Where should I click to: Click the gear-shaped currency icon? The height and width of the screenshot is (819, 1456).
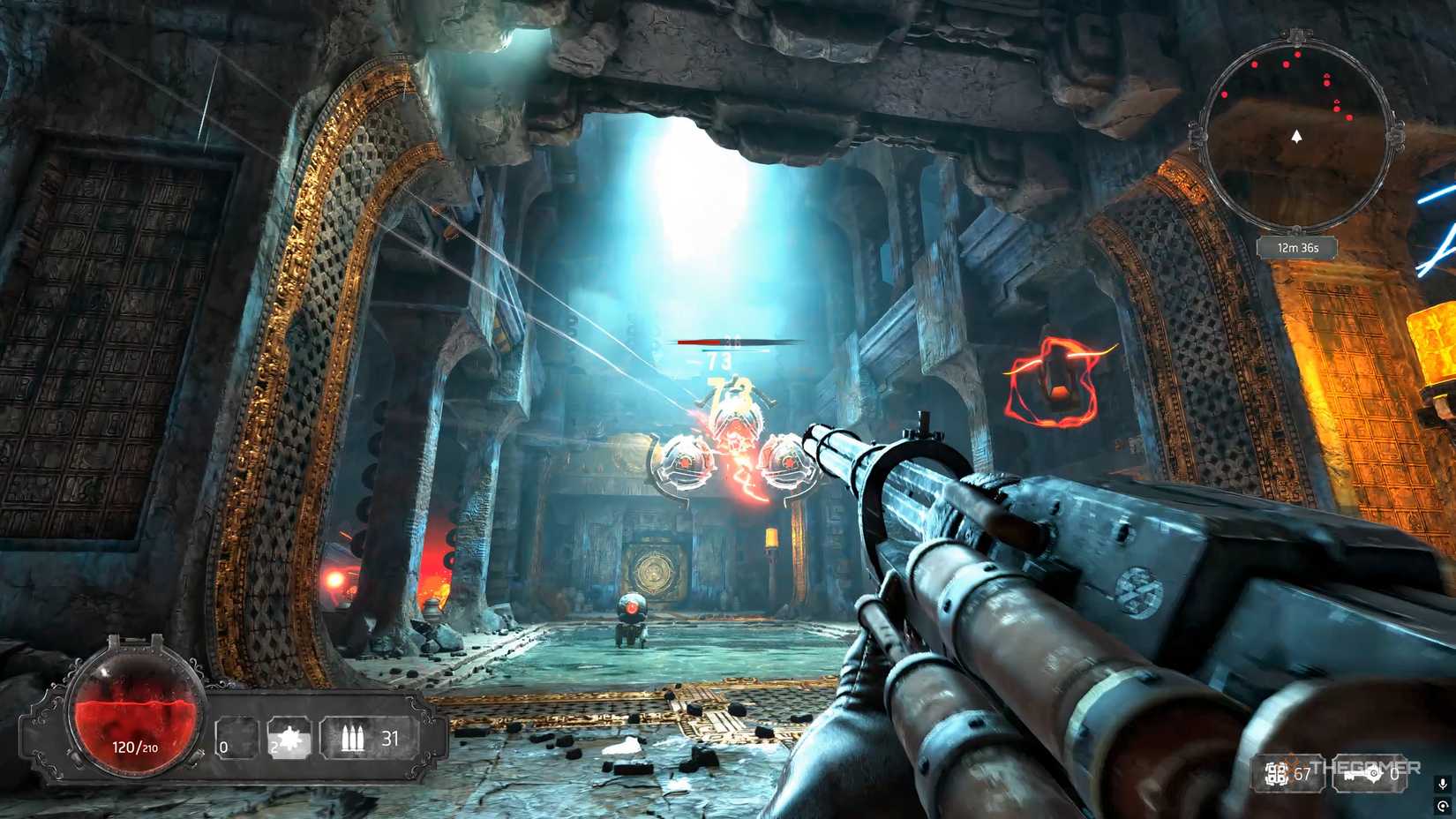click(1277, 774)
